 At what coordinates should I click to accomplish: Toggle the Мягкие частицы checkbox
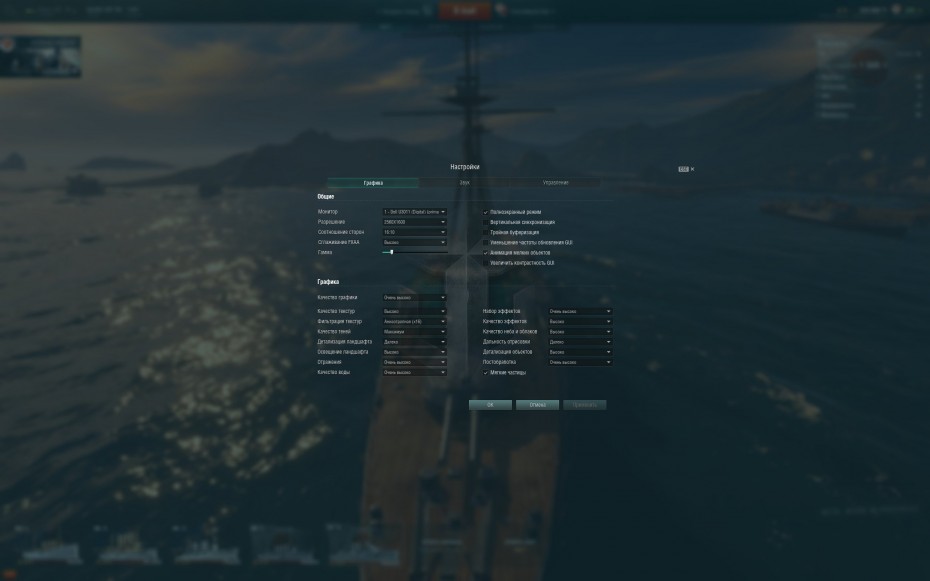pos(486,372)
